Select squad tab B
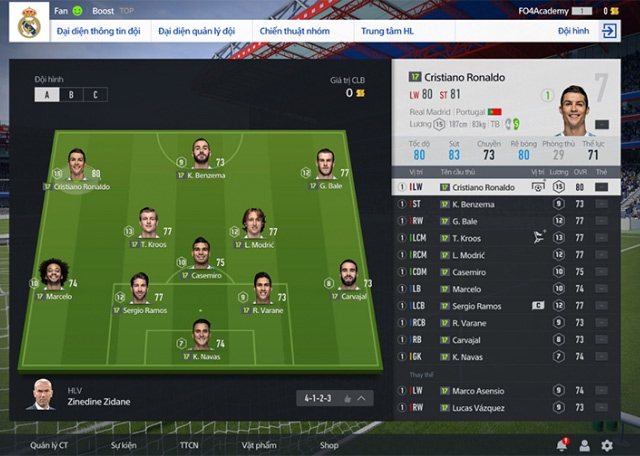This screenshot has width=640, height=456. pos(71,94)
